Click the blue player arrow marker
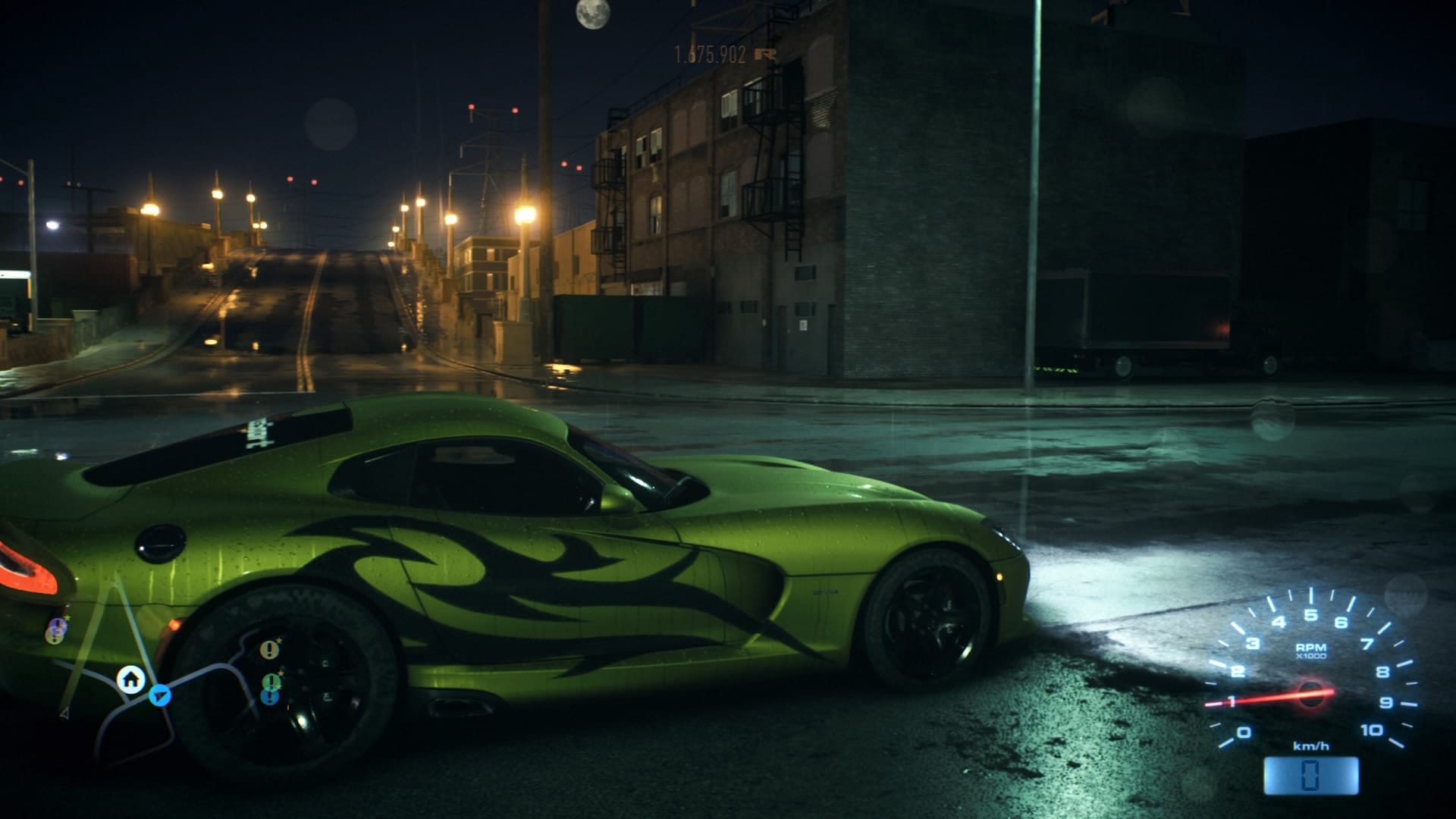This screenshot has width=1456, height=819. pyautogui.click(x=159, y=695)
